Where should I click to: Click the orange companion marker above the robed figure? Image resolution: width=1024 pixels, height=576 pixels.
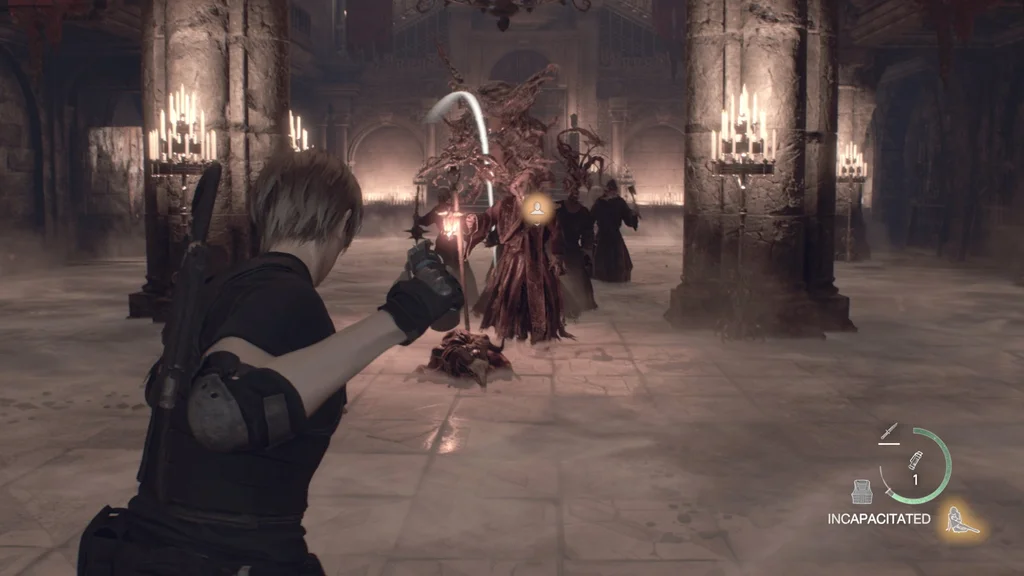tap(536, 208)
